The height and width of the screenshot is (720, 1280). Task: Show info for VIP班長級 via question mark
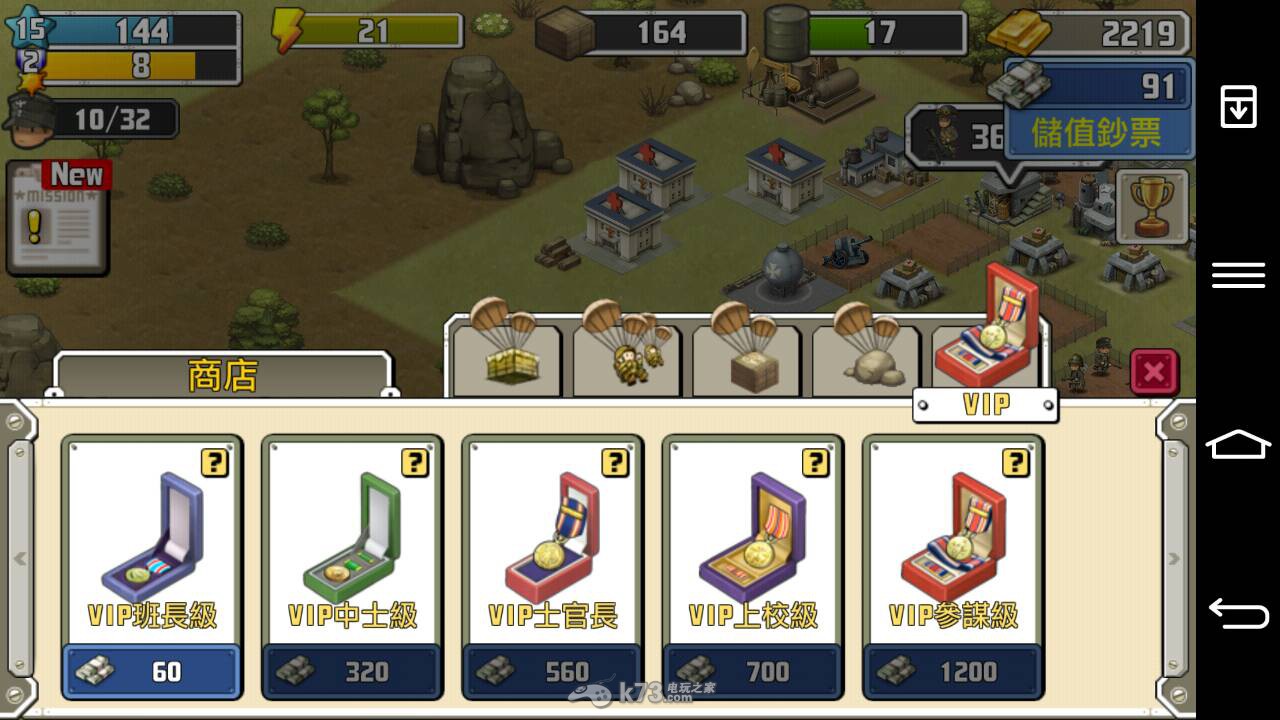(214, 462)
